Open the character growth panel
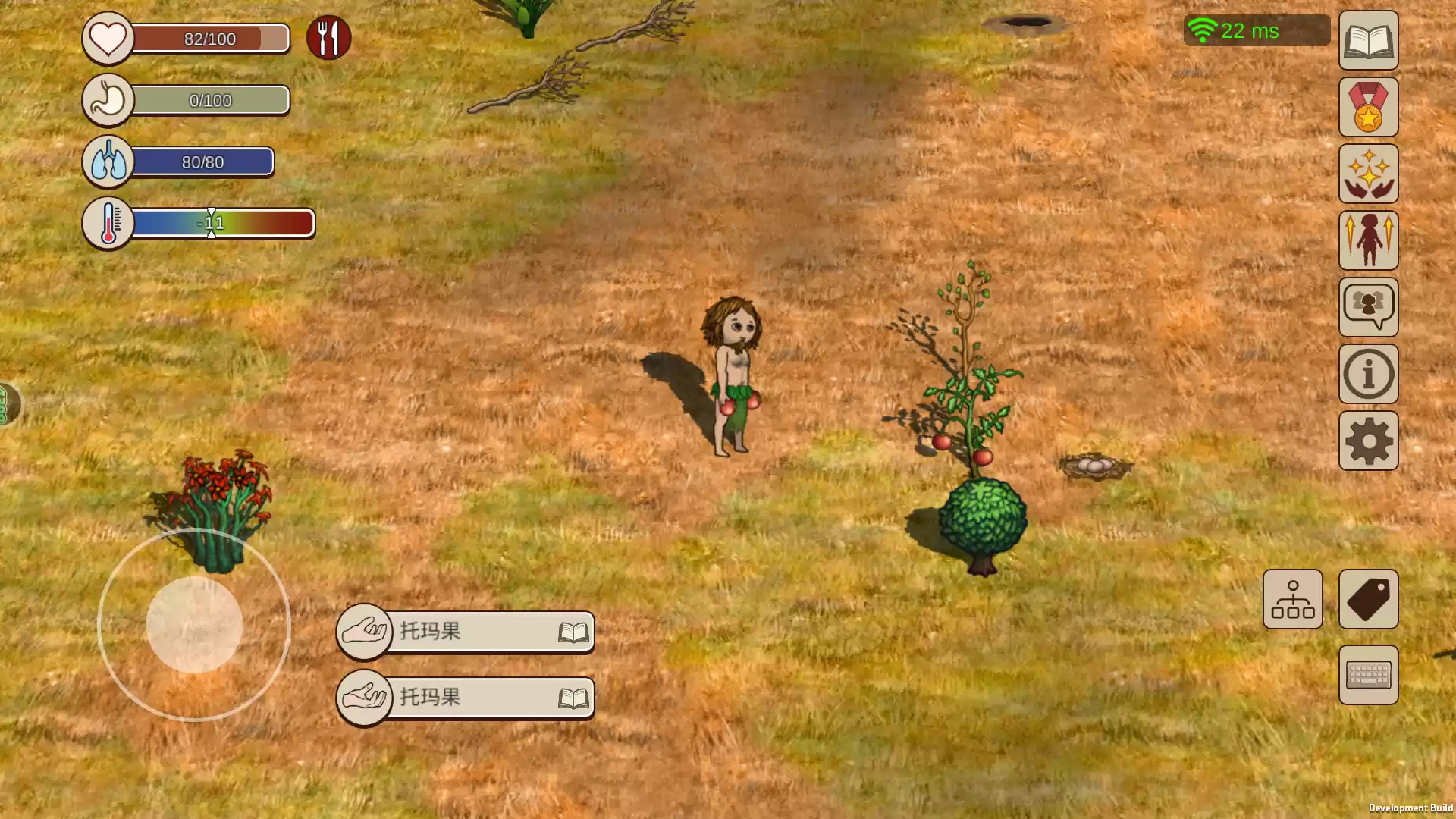This screenshot has width=1456, height=819. click(1368, 240)
